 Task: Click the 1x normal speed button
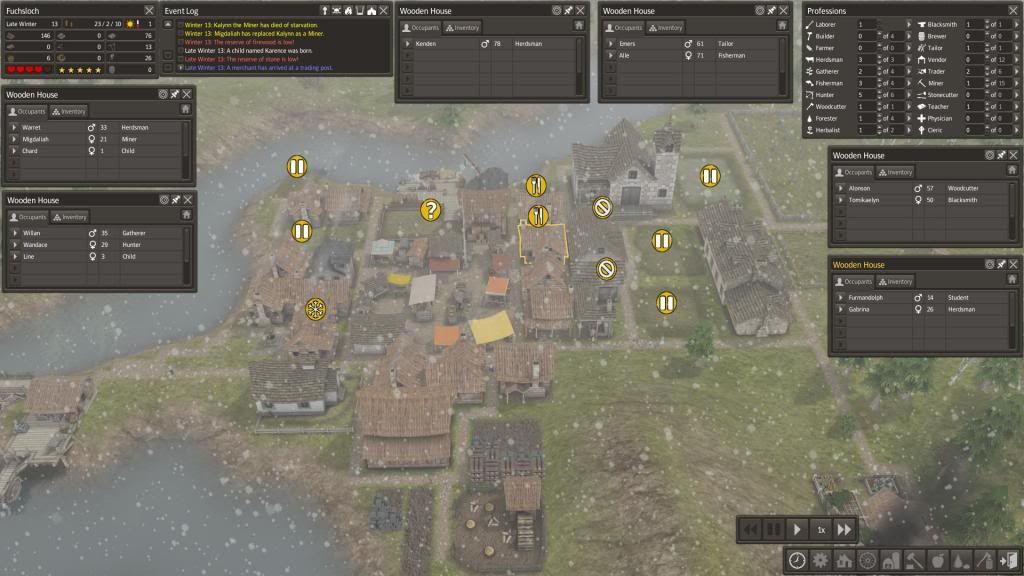(x=820, y=529)
